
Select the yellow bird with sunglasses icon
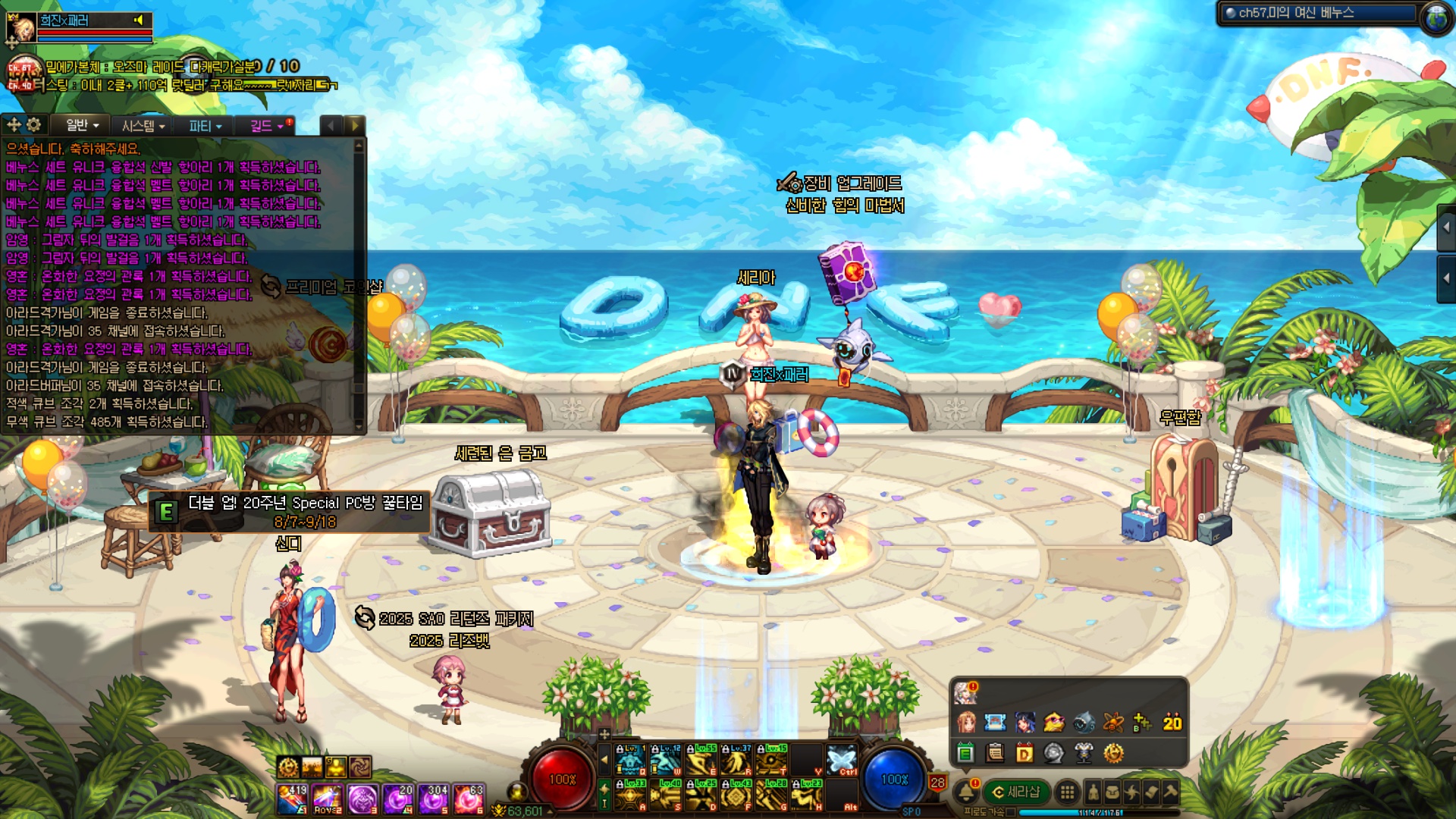coord(1054,723)
